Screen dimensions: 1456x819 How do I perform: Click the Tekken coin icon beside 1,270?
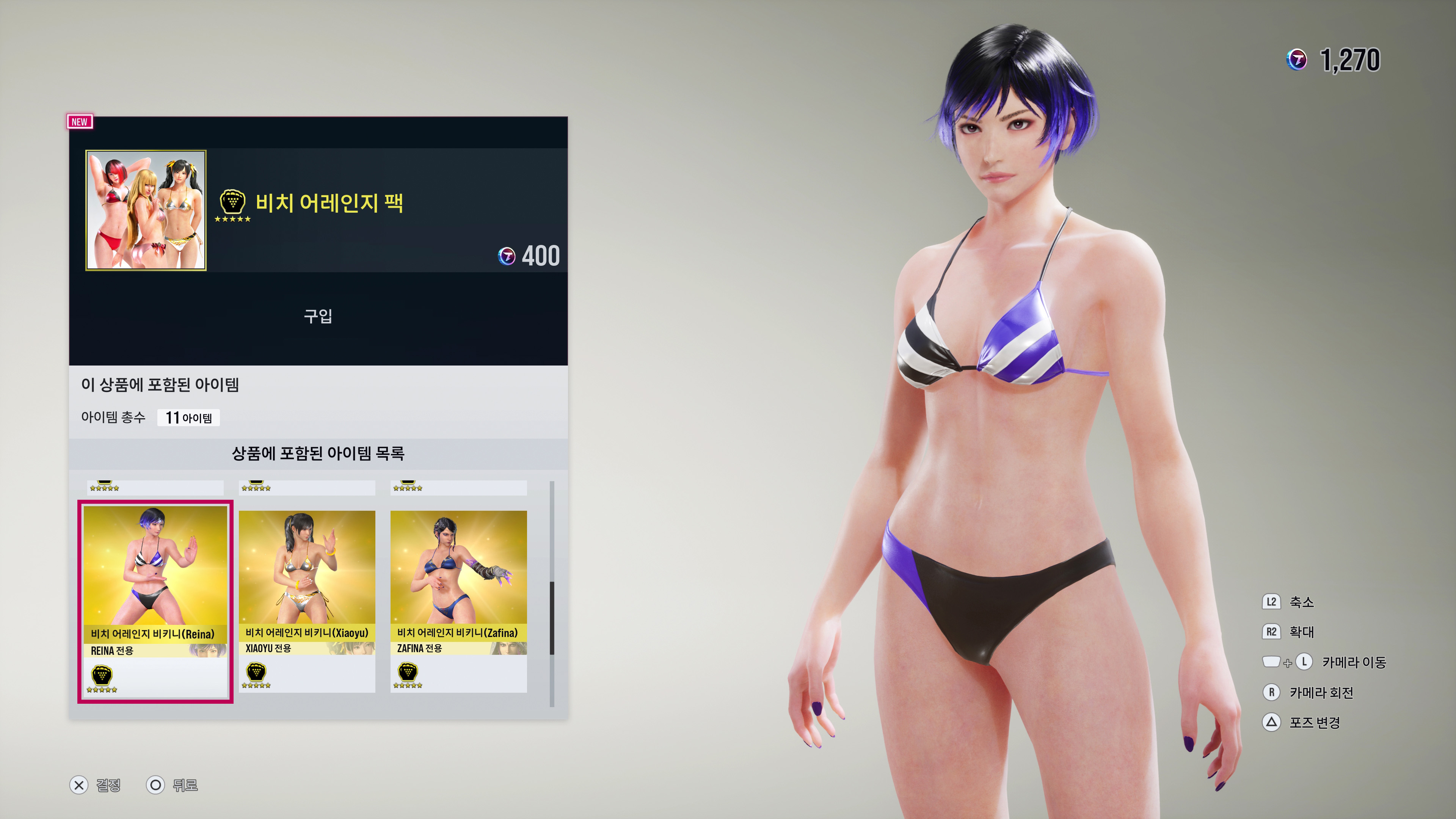1297,60
